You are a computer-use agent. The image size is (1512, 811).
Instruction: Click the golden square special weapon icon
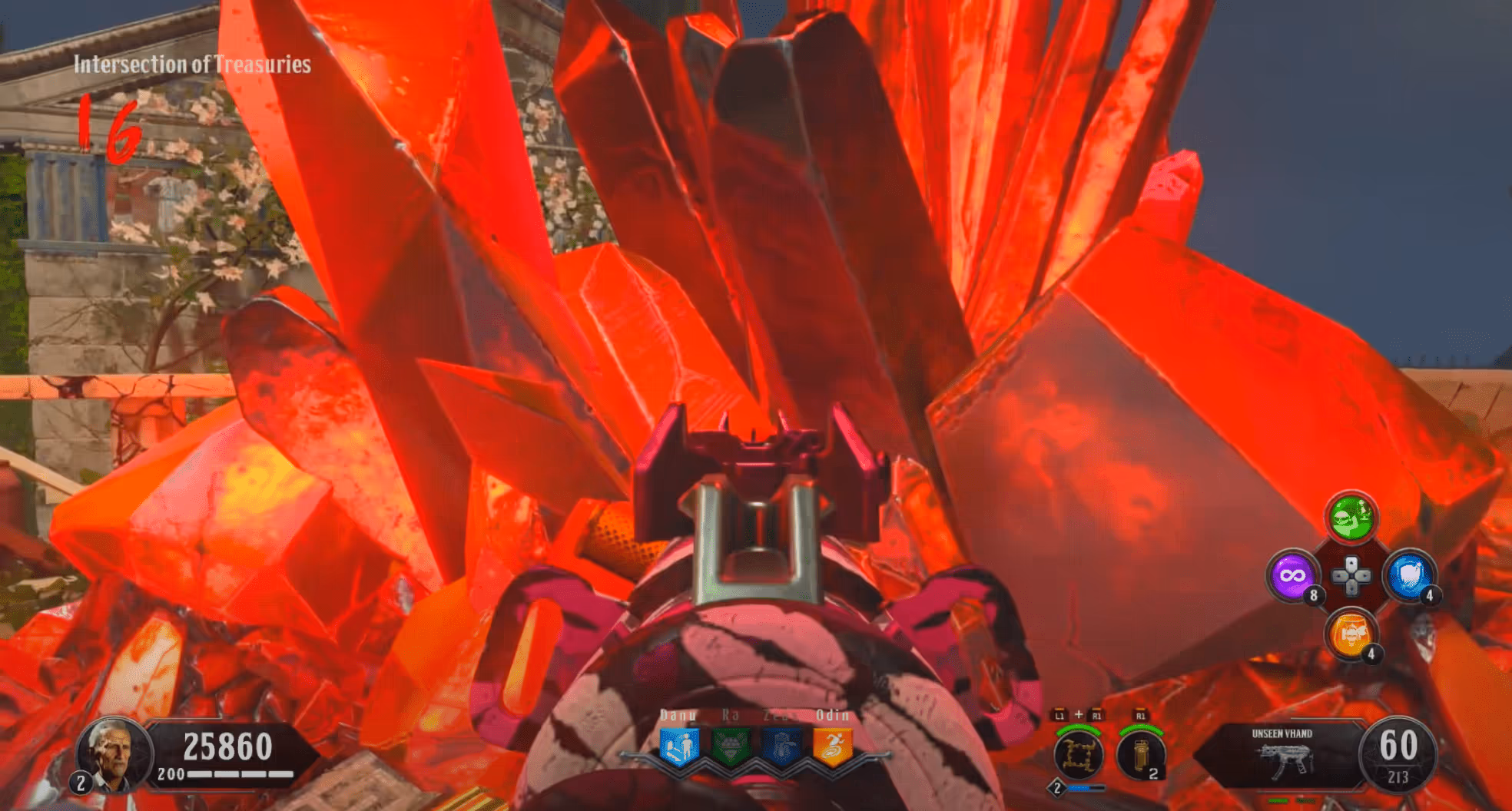coord(1079,755)
